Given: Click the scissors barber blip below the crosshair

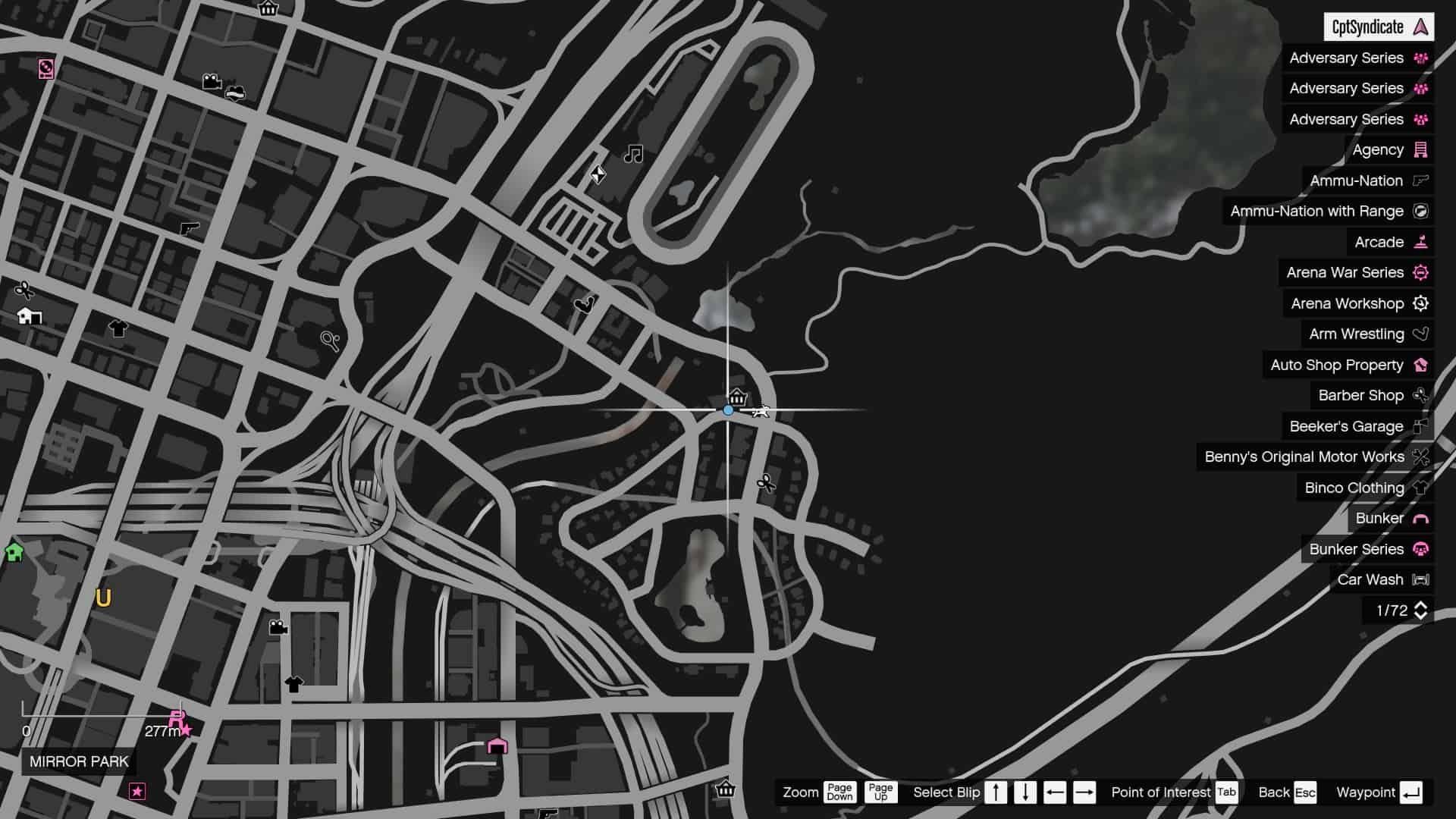Looking at the screenshot, I should [x=765, y=483].
